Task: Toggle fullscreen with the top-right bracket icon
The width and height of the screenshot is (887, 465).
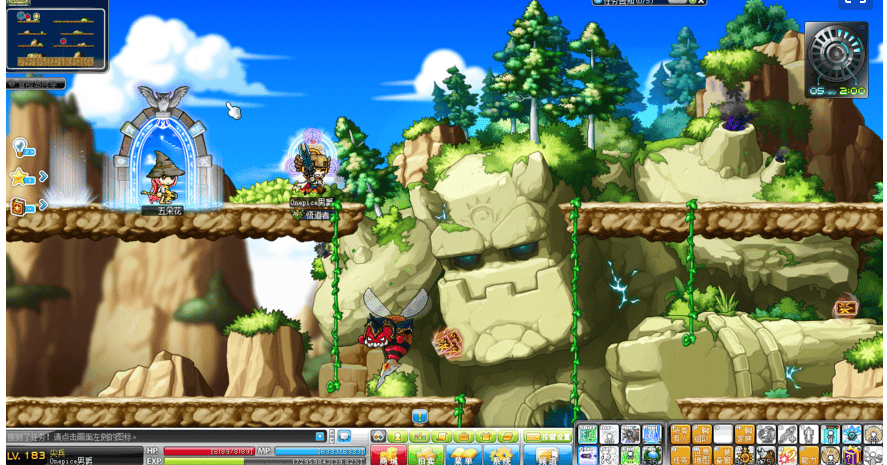Action: [x=853, y=3]
